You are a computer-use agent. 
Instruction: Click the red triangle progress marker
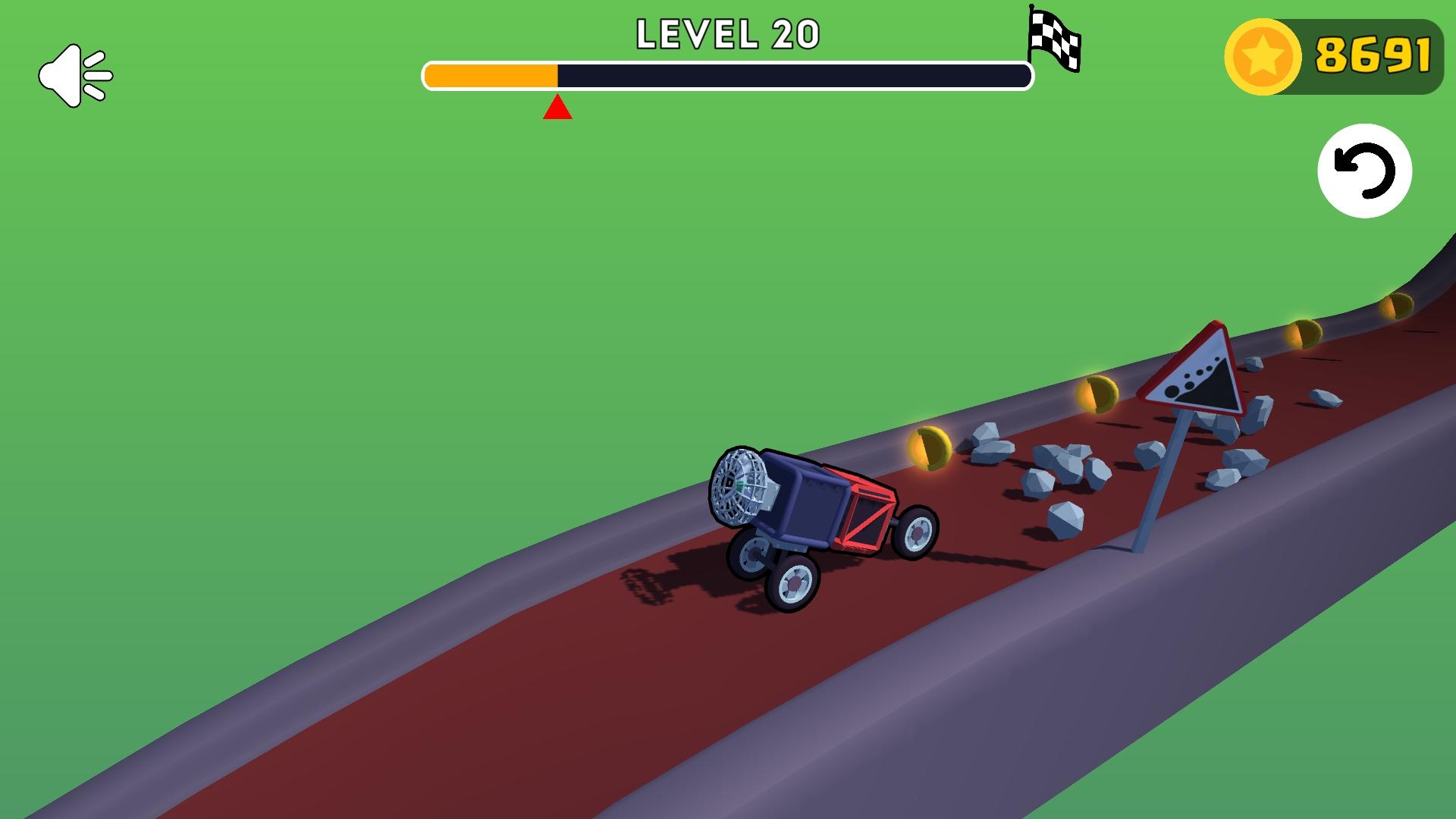pyautogui.click(x=557, y=106)
